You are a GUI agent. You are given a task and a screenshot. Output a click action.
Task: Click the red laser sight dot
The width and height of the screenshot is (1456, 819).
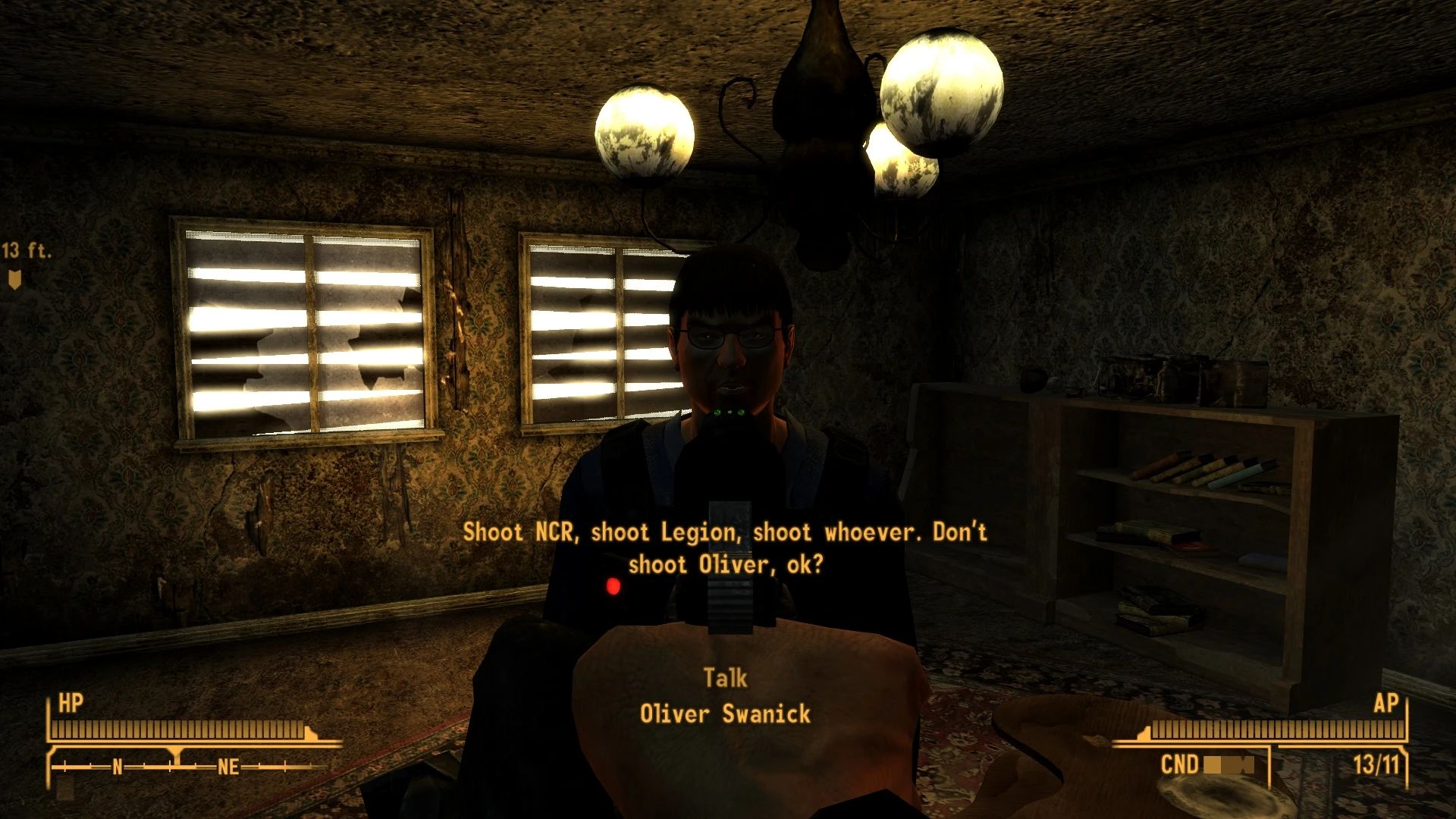pos(611,585)
